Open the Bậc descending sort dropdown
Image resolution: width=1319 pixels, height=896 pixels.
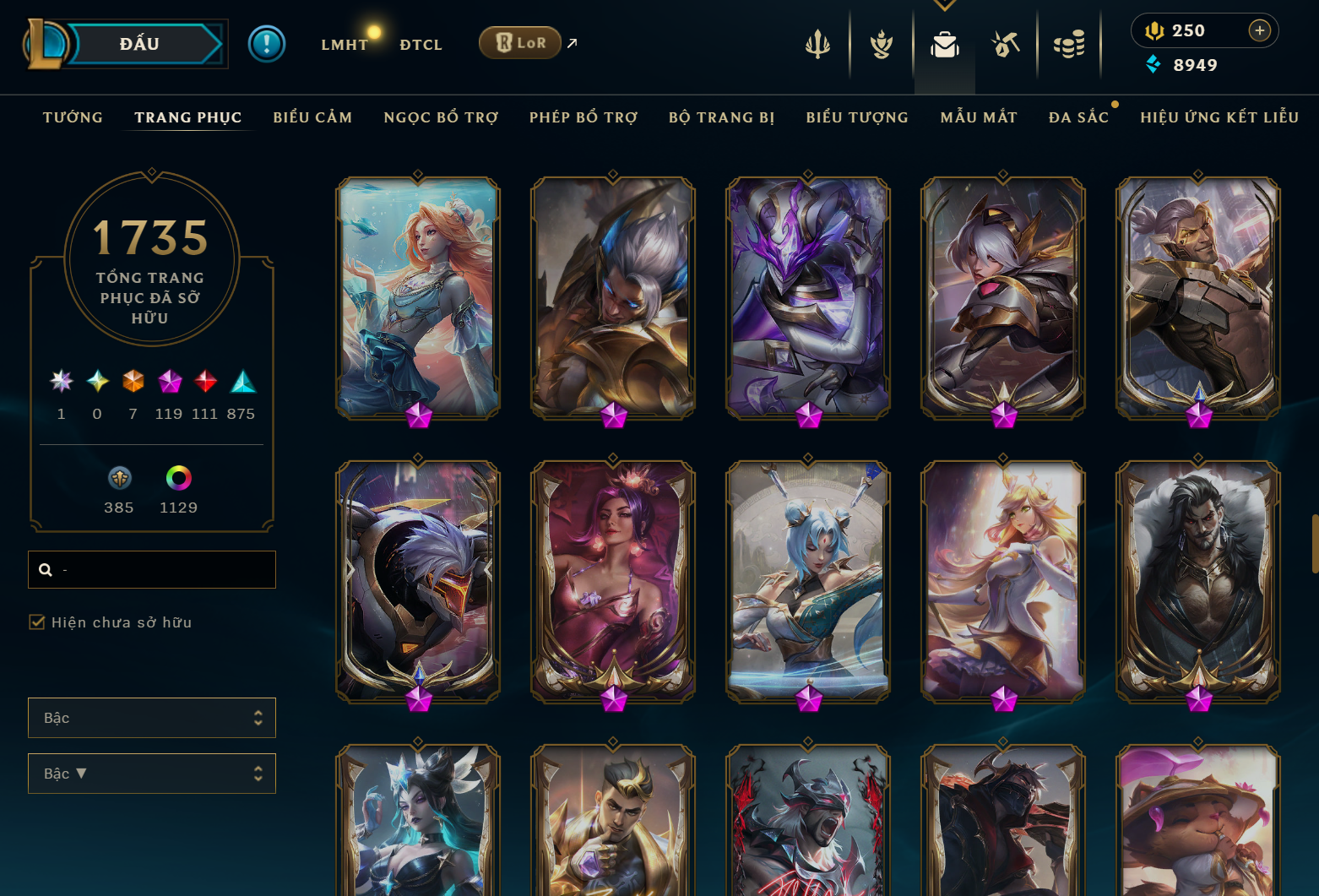tap(152, 773)
